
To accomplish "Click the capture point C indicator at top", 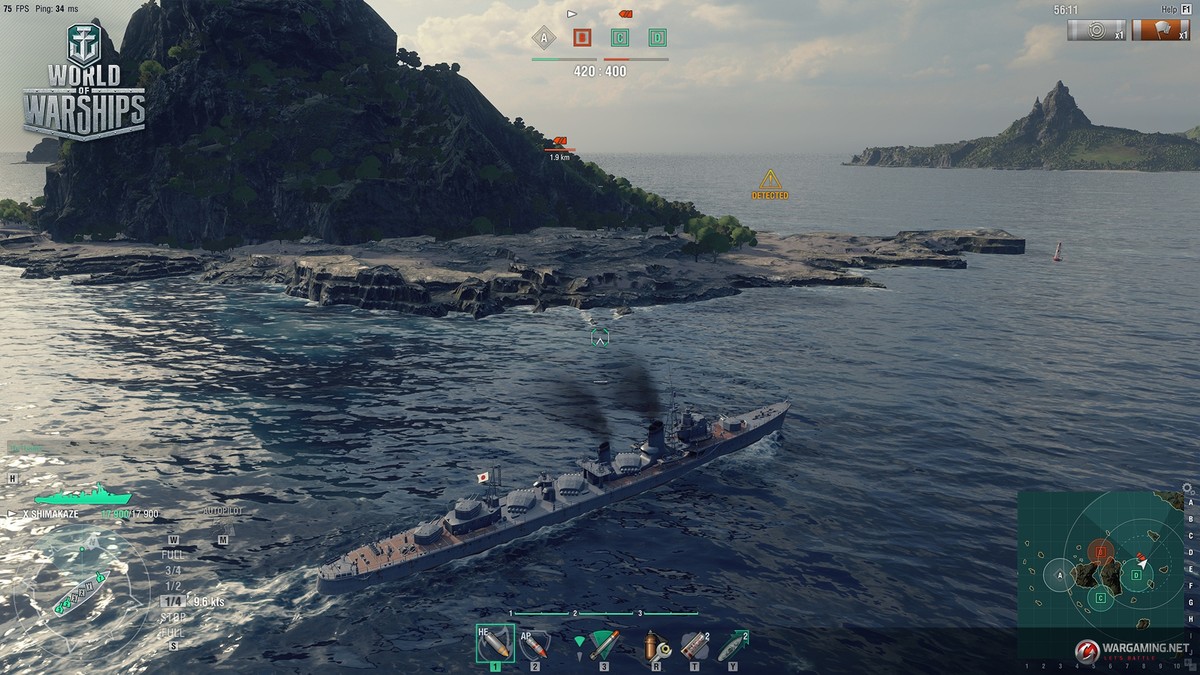I will [620, 38].
